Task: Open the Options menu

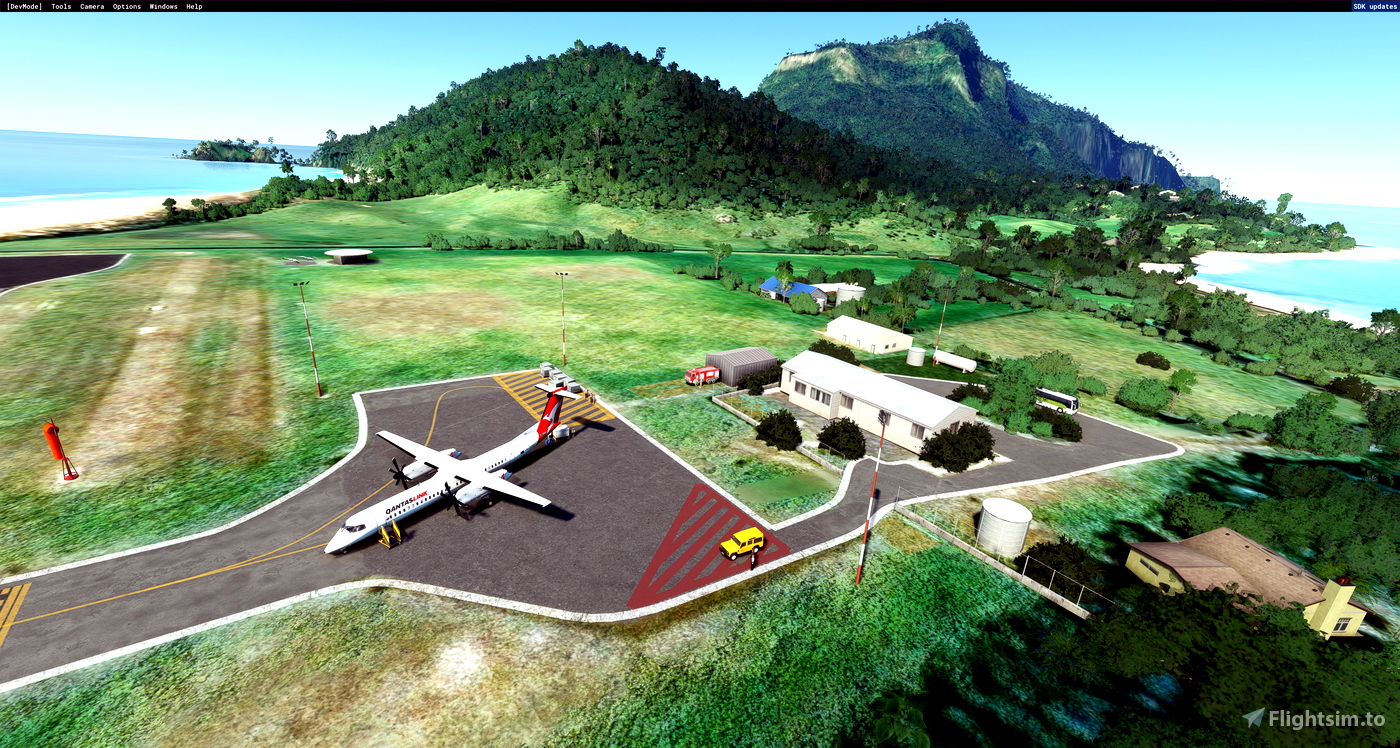Action: pyautogui.click(x=124, y=6)
